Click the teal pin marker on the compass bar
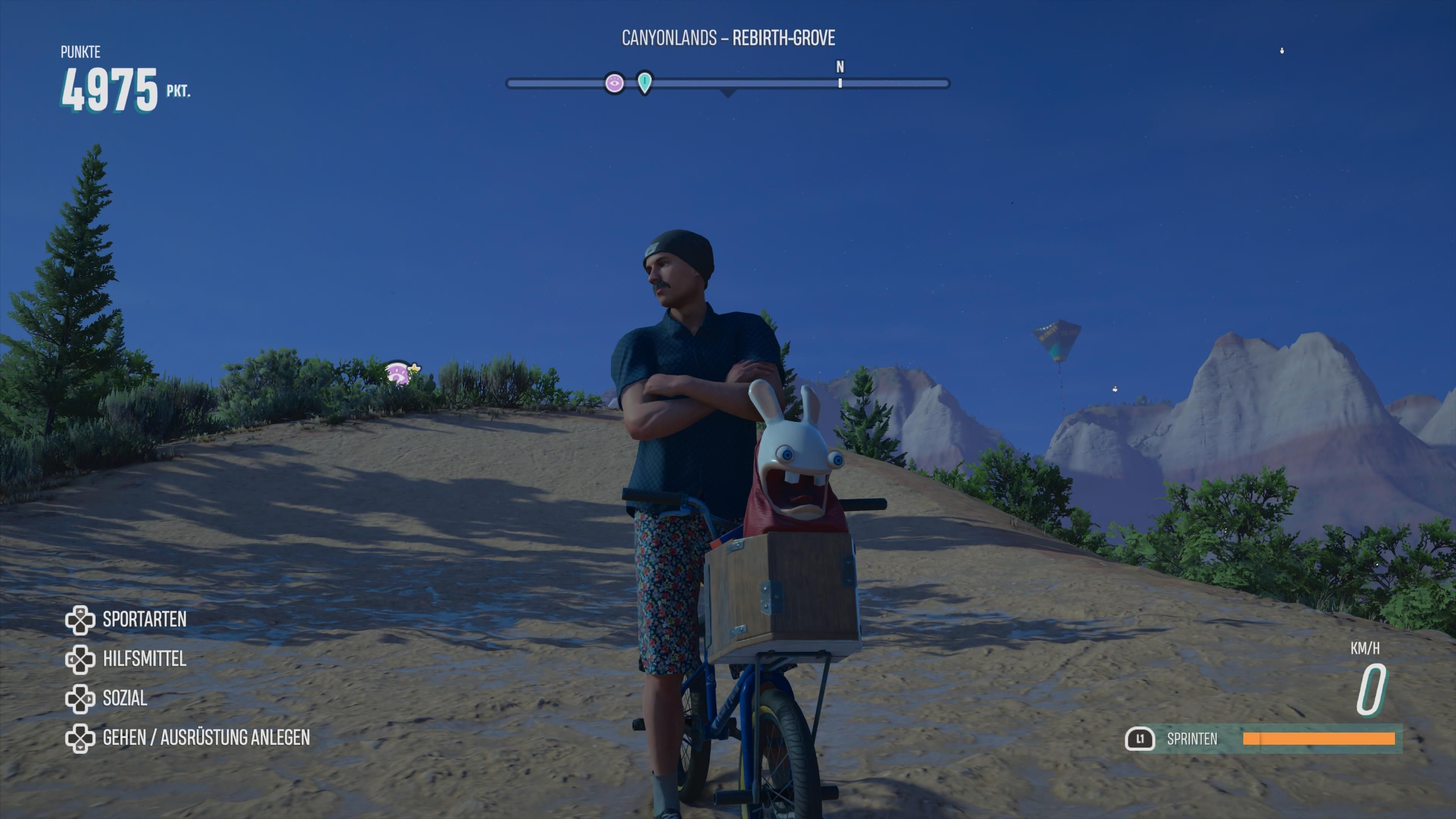 coord(644,83)
